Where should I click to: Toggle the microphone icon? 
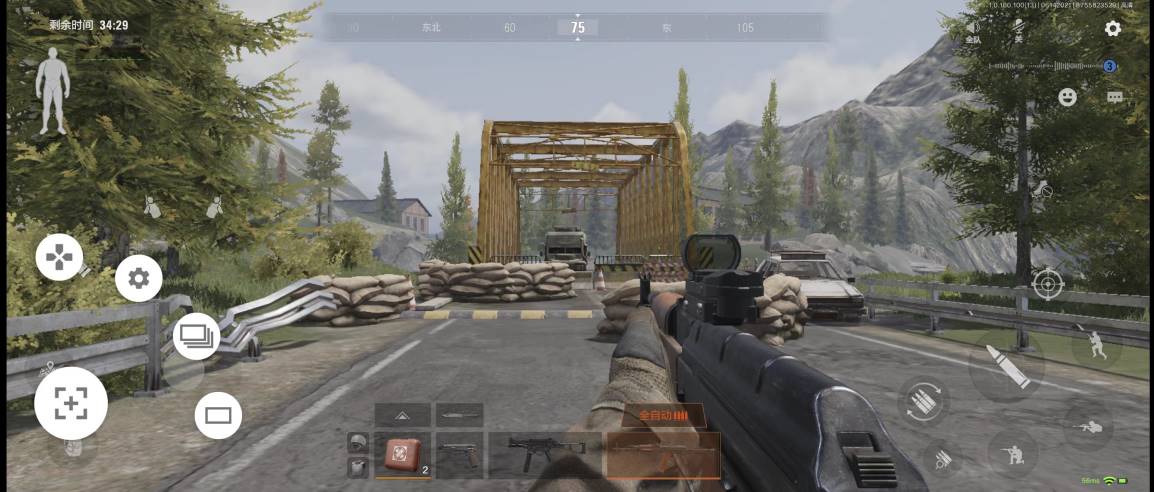1019,29
